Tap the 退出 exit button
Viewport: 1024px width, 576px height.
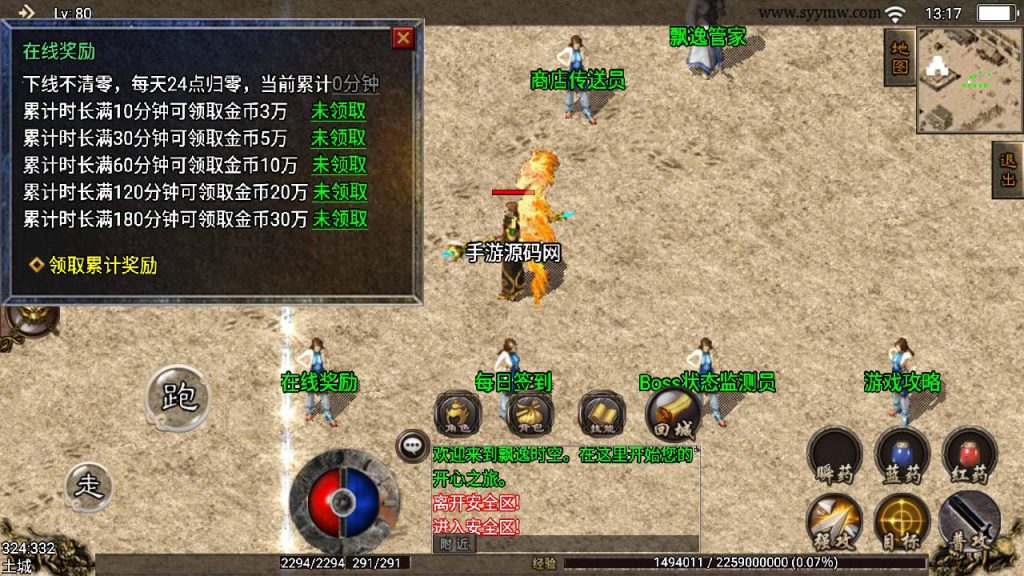(1007, 171)
